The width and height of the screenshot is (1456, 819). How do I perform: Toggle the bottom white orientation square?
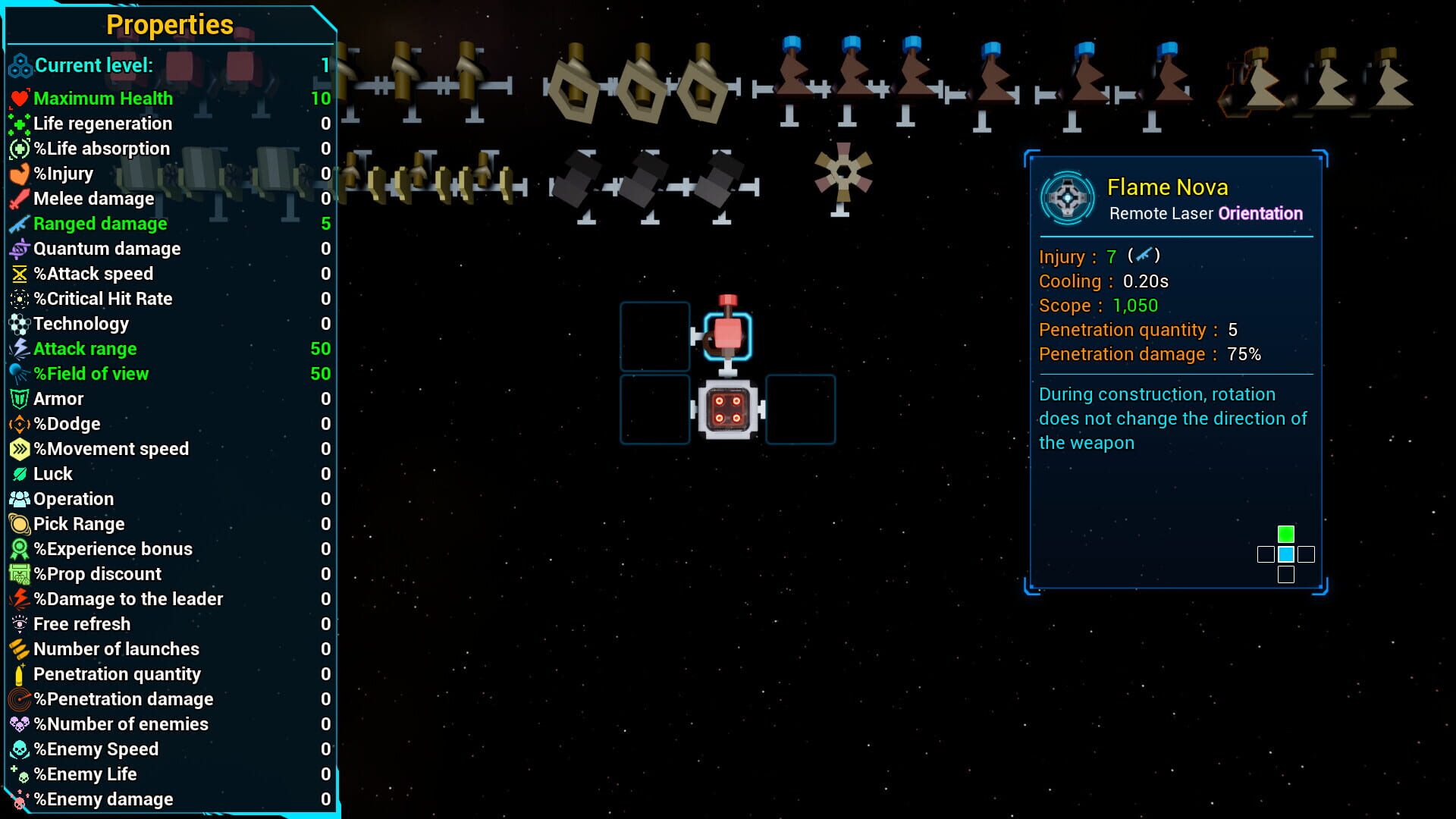click(1285, 575)
